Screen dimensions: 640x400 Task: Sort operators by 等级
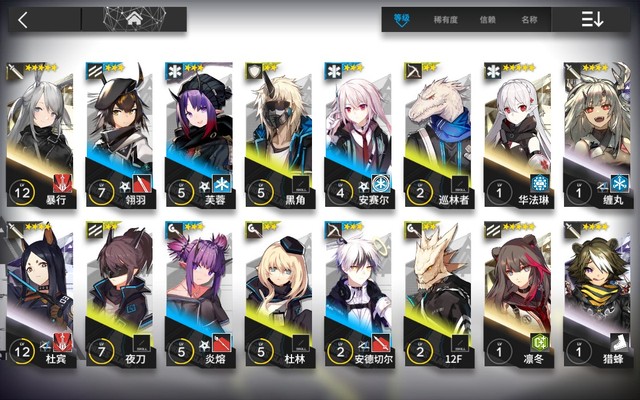[402, 19]
